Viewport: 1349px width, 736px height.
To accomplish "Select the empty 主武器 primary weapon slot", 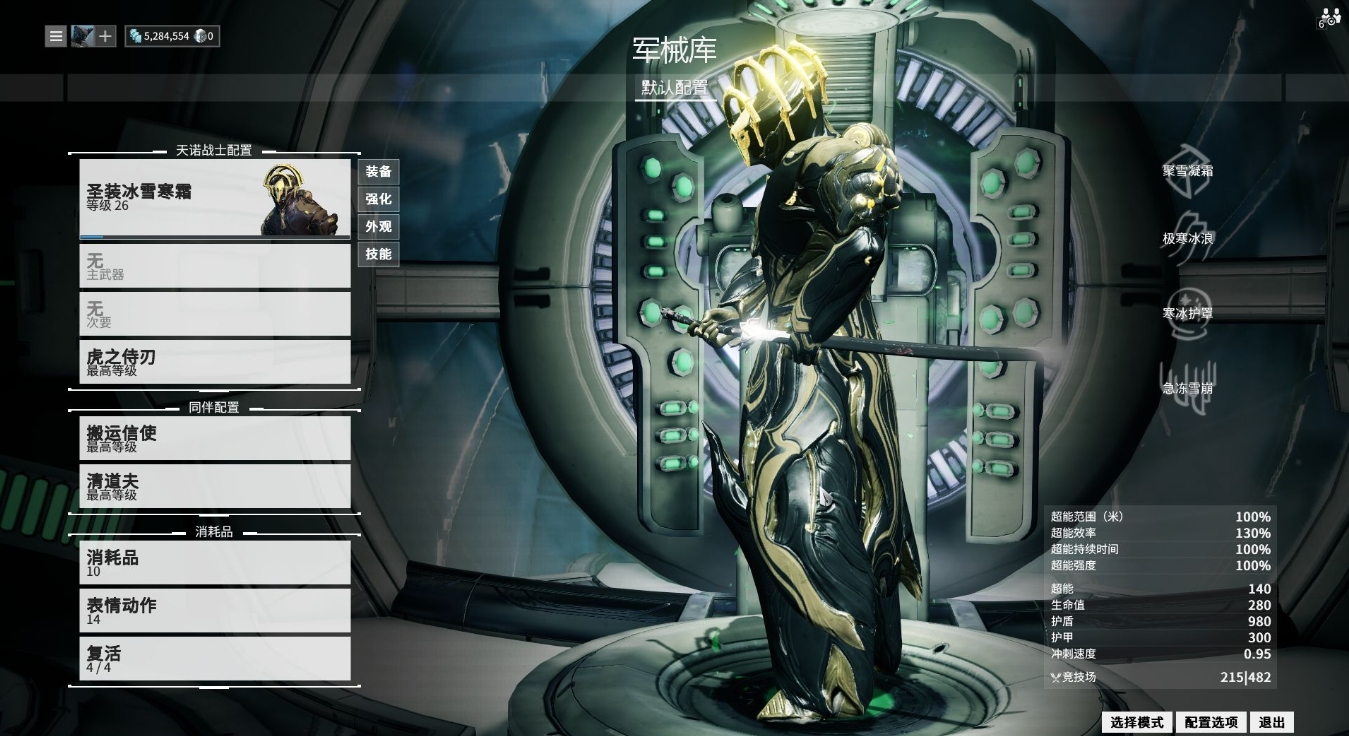I will 215,266.
